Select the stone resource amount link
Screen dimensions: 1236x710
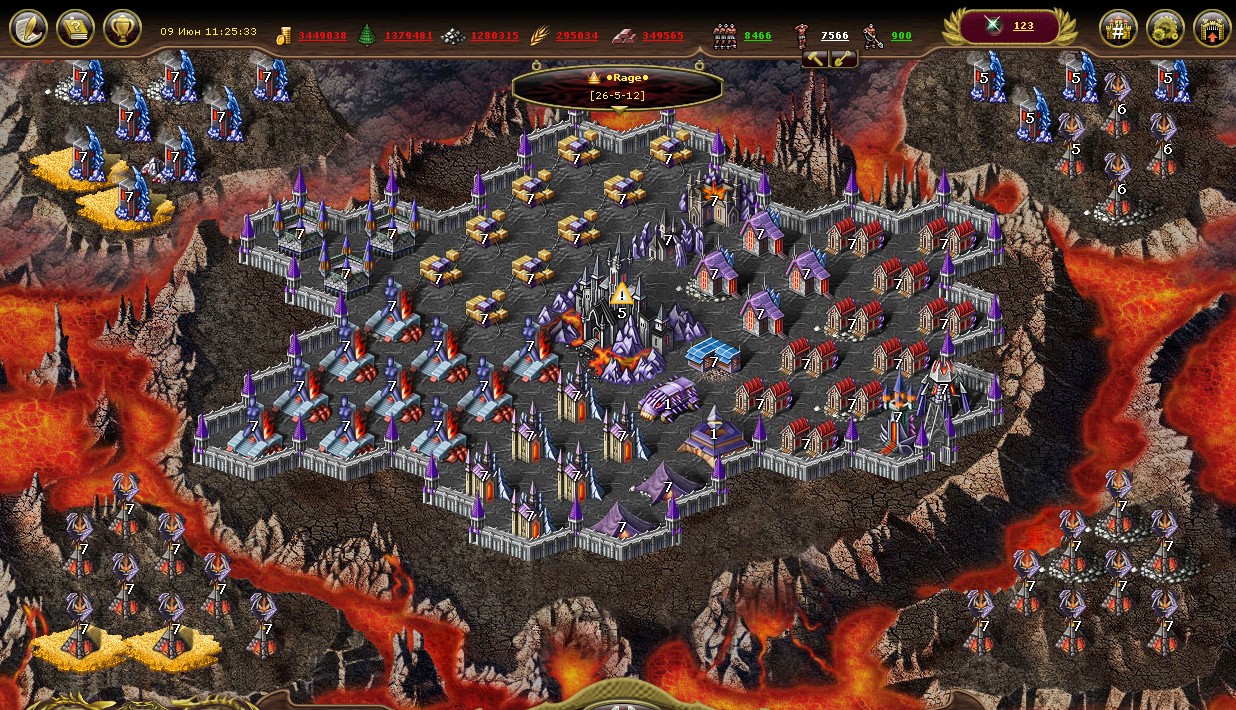[494, 36]
